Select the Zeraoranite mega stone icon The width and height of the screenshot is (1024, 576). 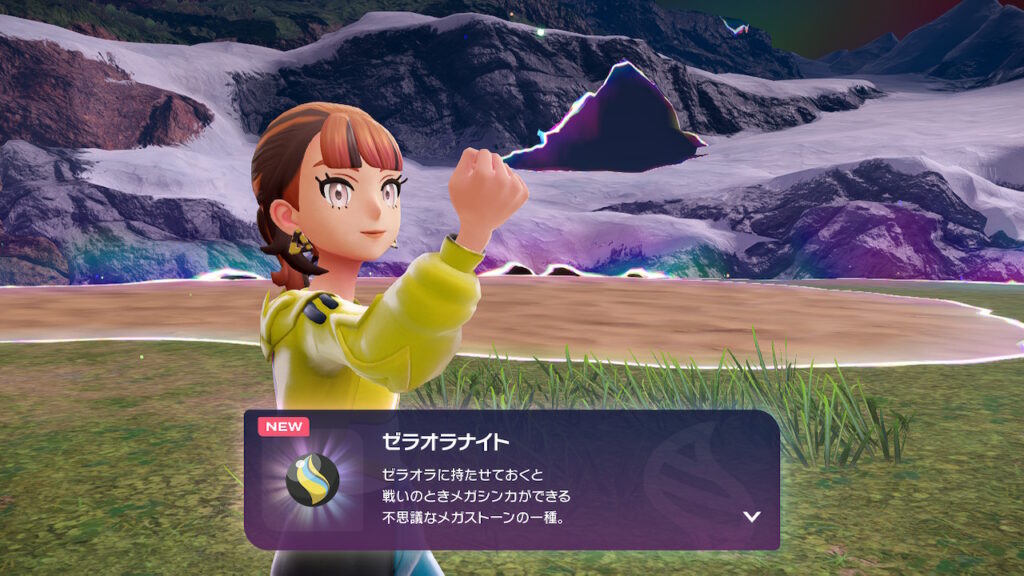coord(312,480)
